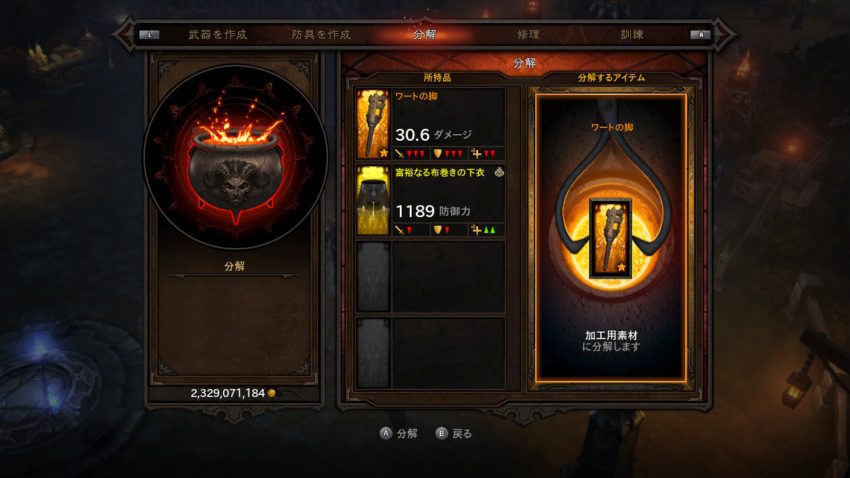Select the ワートの脚 inventory item

click(430, 124)
